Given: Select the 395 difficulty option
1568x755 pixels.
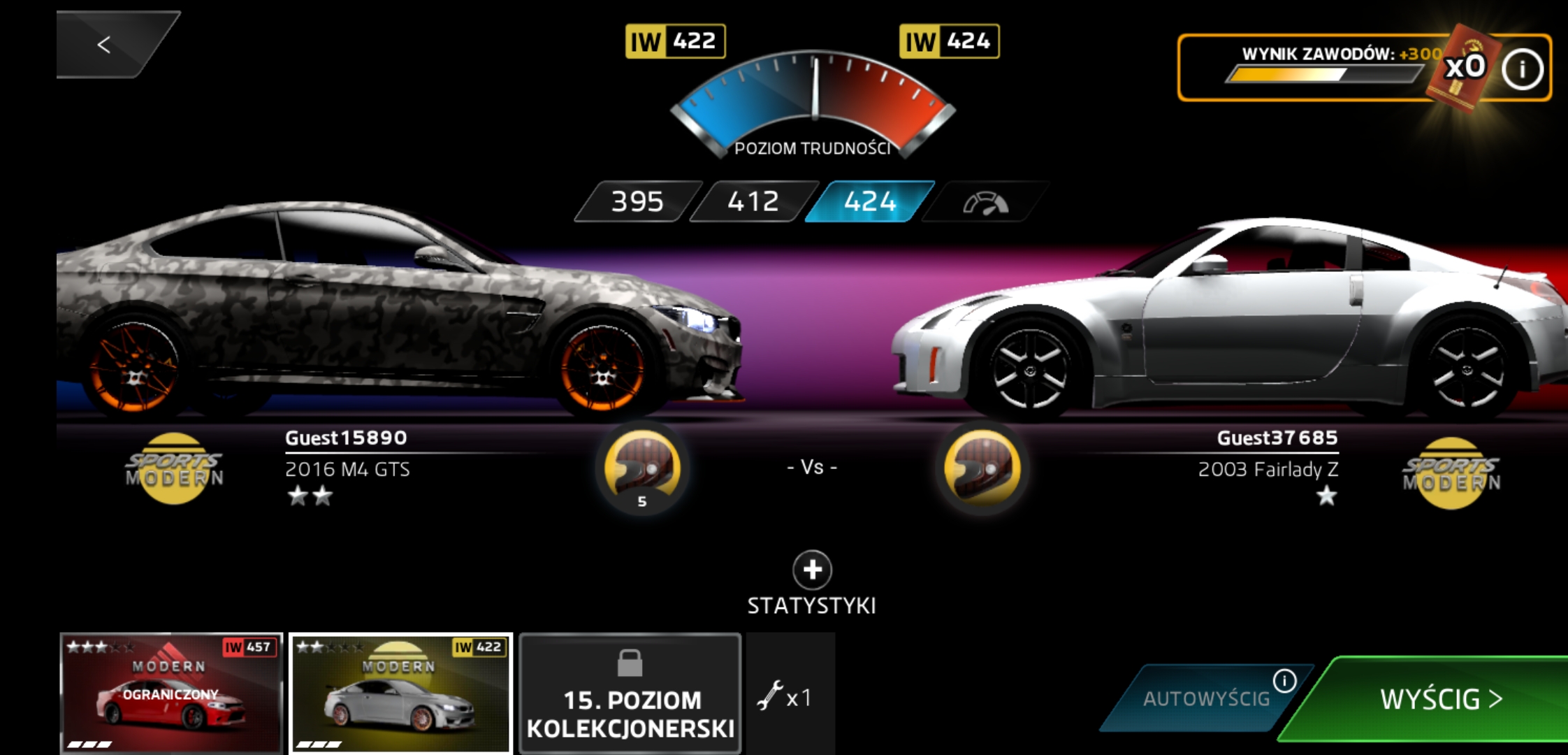Looking at the screenshot, I should click(637, 202).
